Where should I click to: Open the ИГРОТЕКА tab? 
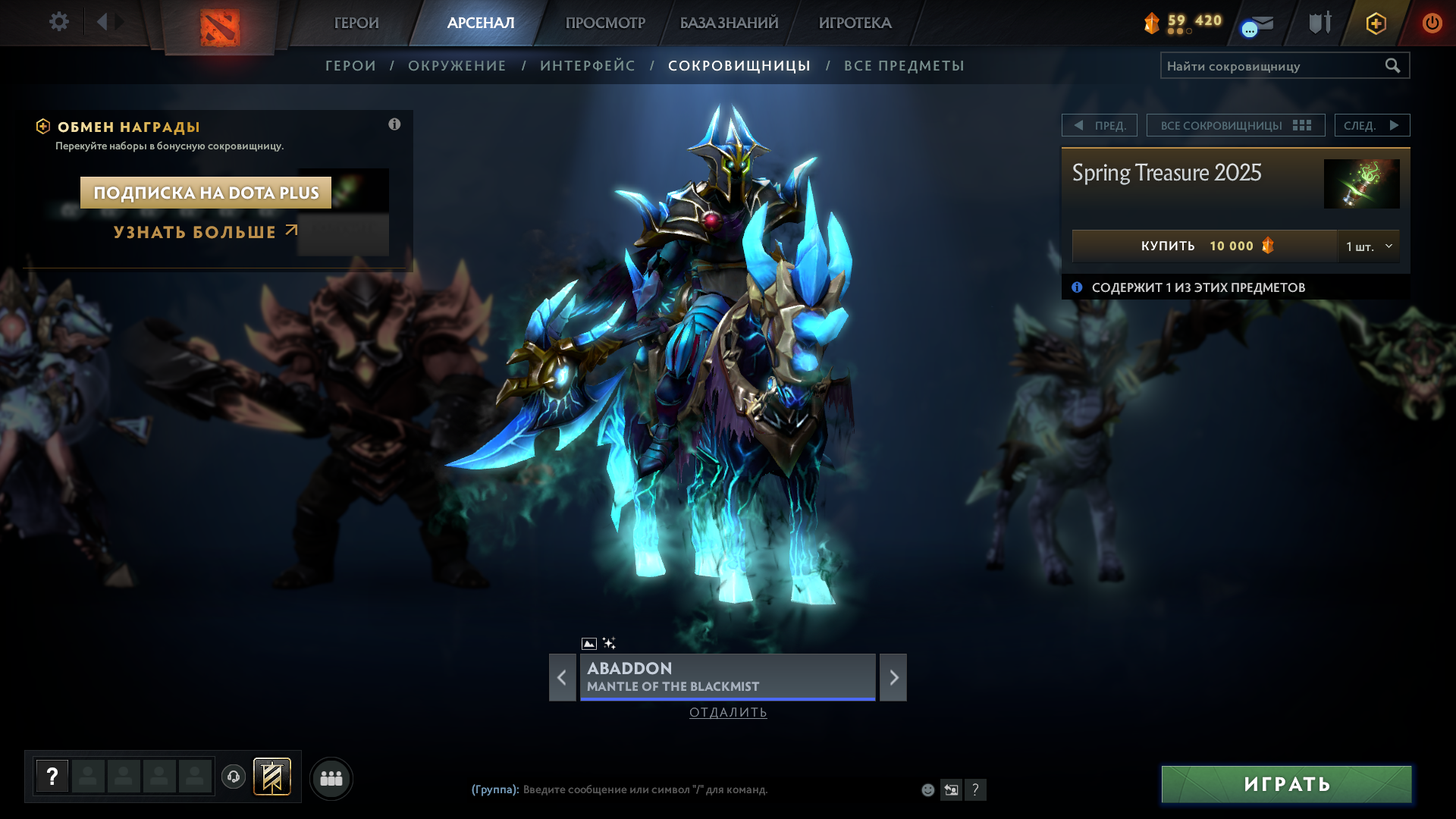click(855, 23)
